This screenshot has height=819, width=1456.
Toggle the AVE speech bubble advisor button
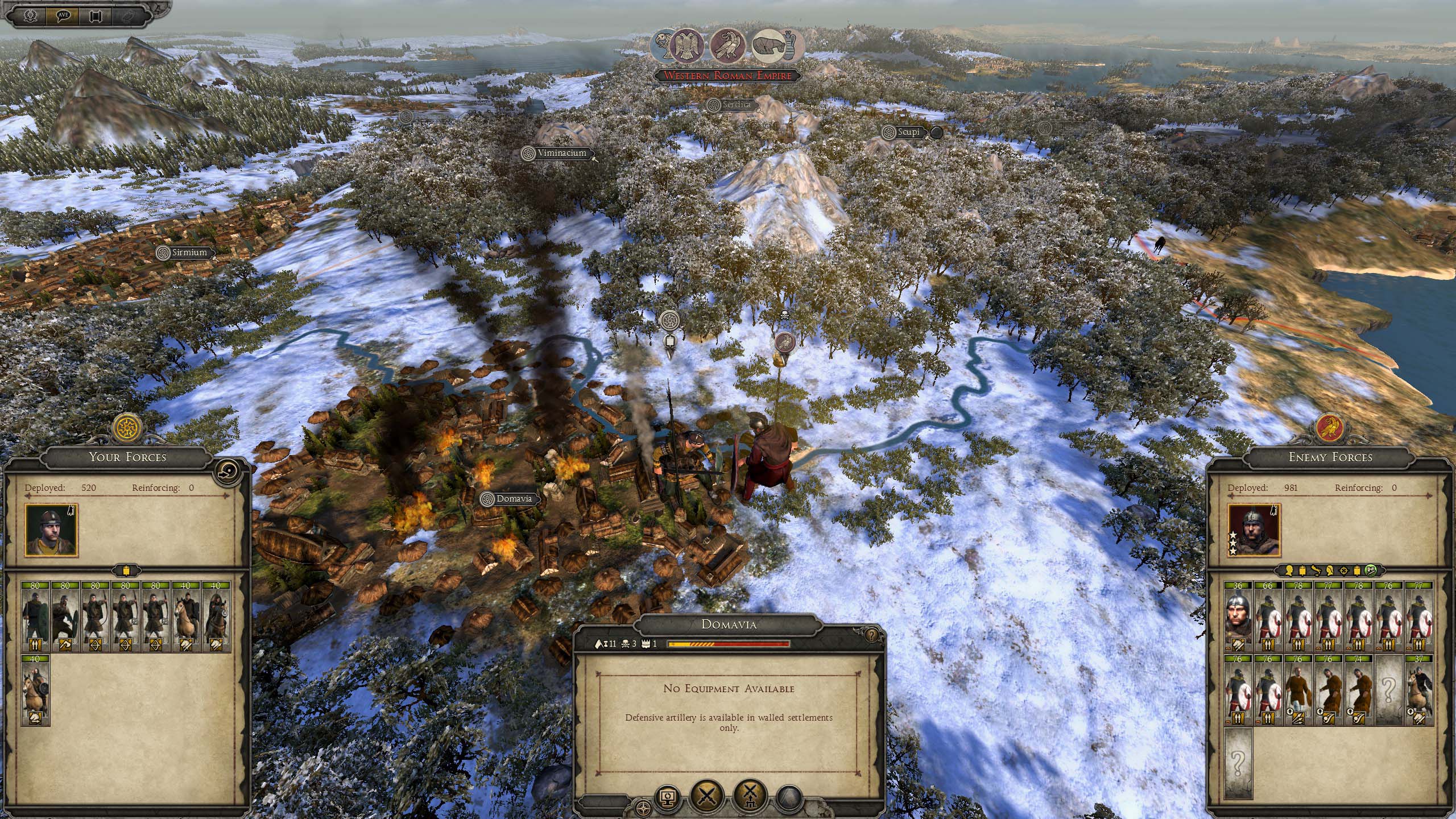[x=63, y=14]
